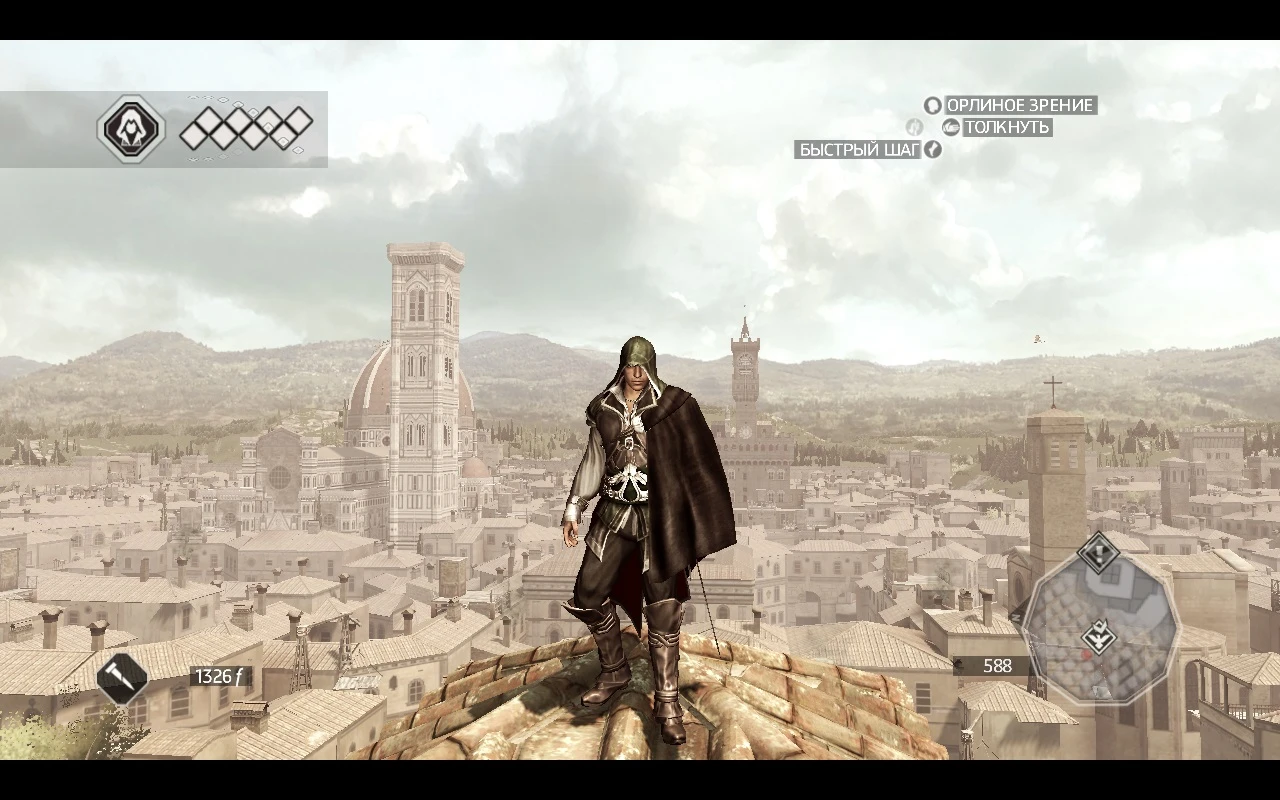
Task: Click the faded legs movement icon between the prompts
Action: coord(915,127)
